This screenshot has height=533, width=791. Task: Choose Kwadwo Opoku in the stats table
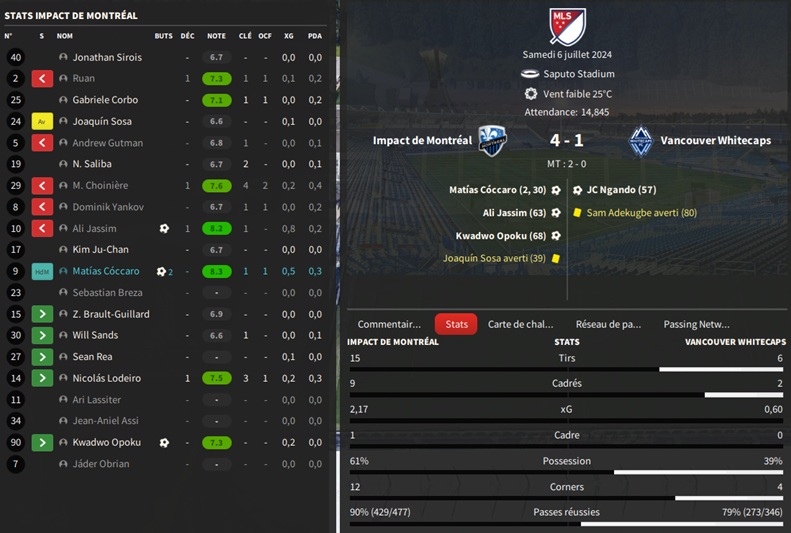click(106, 442)
